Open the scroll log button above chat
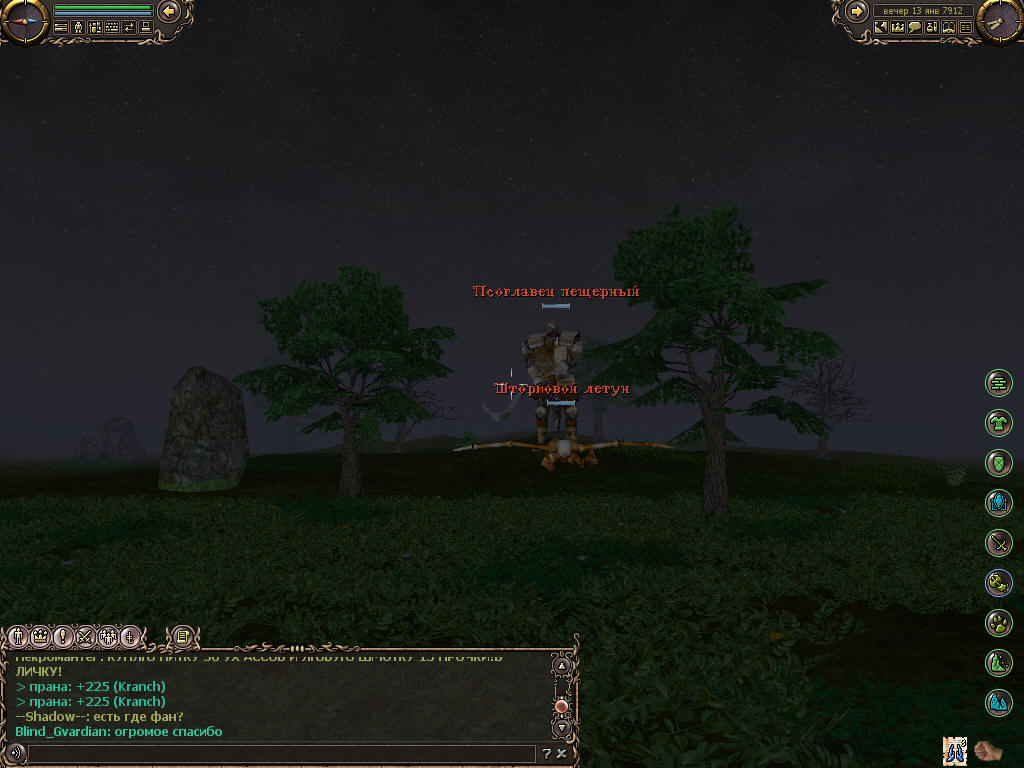The width and height of the screenshot is (1024, 768). 182,635
